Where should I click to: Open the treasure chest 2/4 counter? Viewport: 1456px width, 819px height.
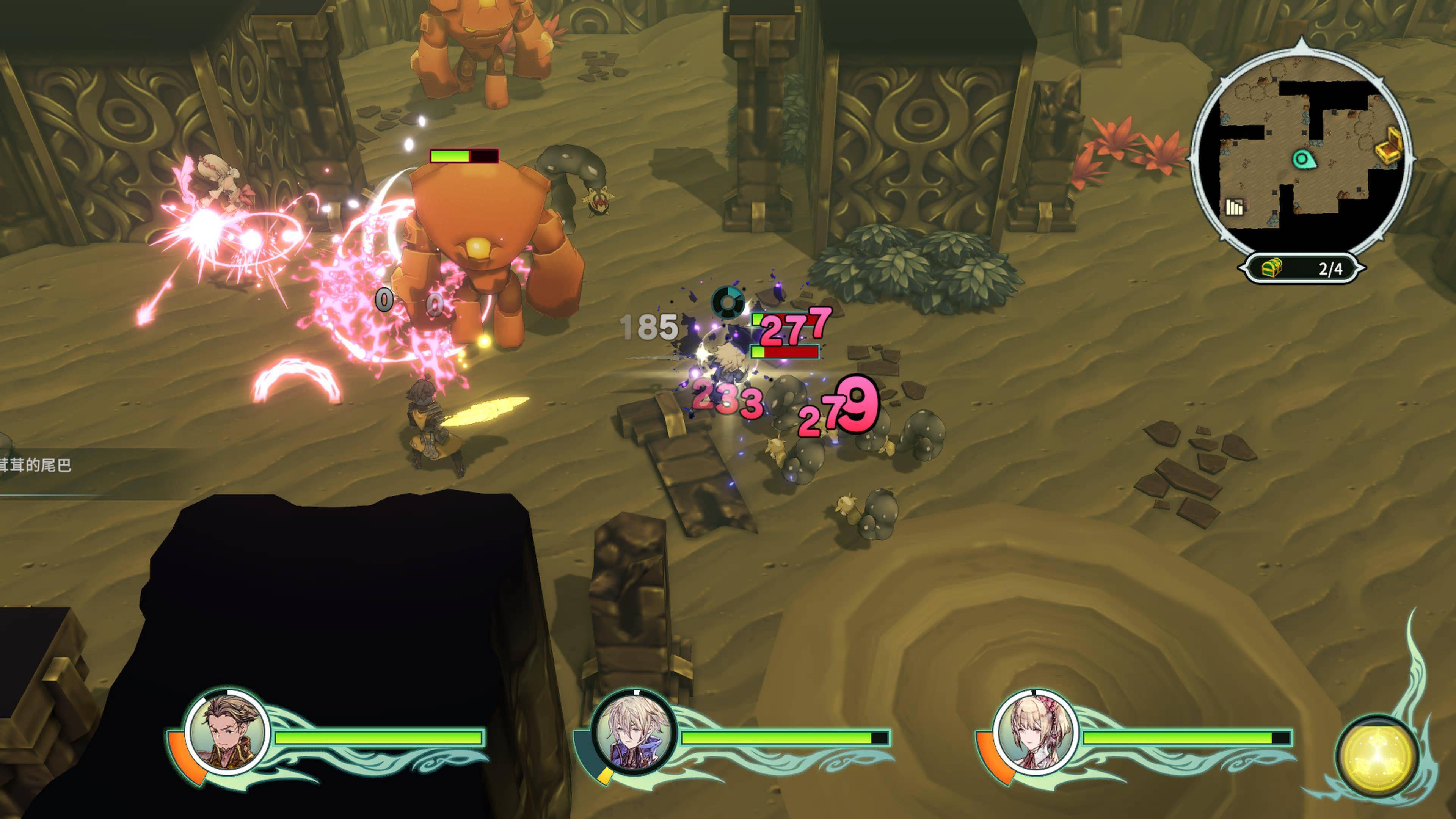[x=1302, y=268]
